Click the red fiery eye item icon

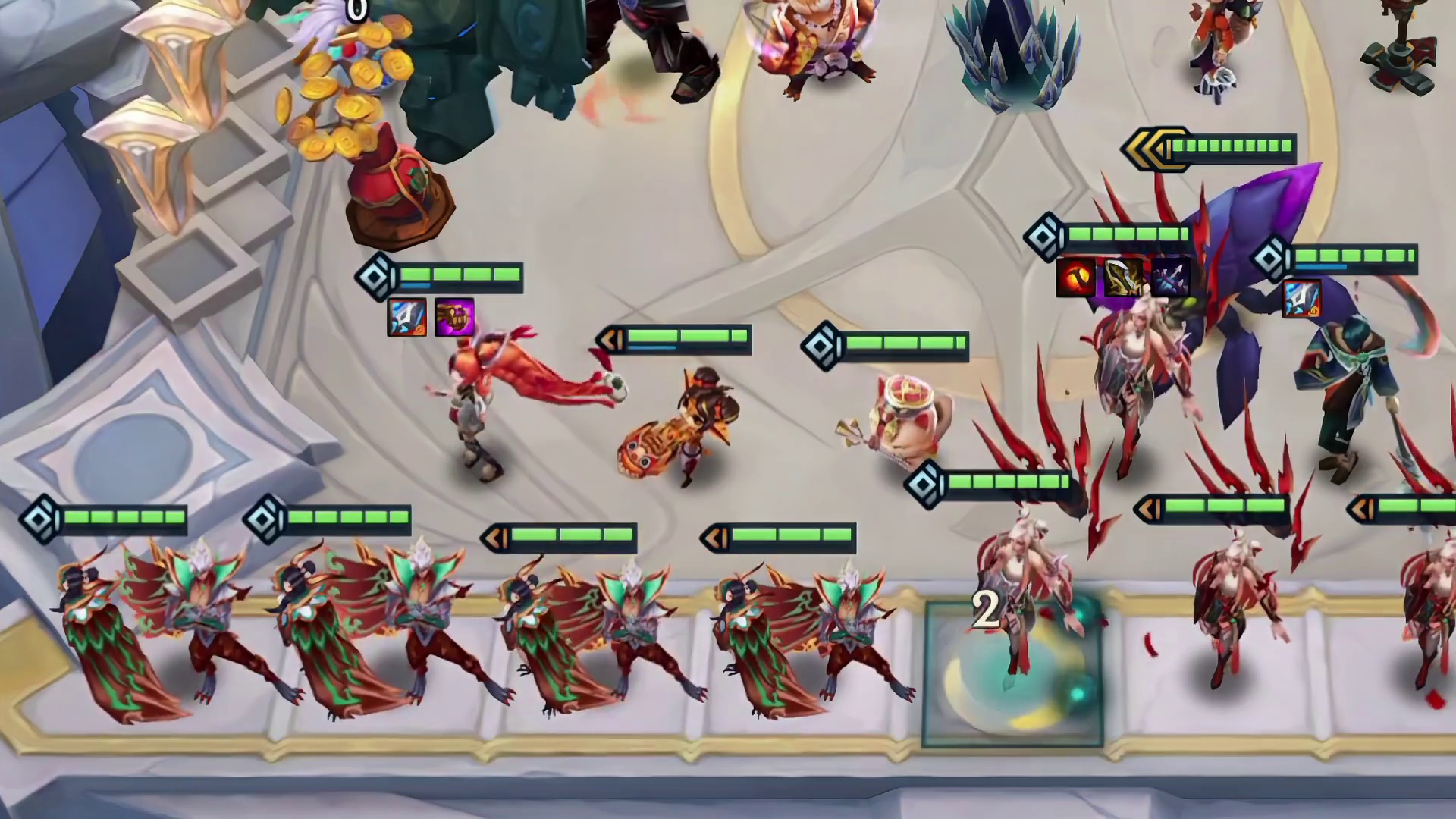pos(1075,277)
